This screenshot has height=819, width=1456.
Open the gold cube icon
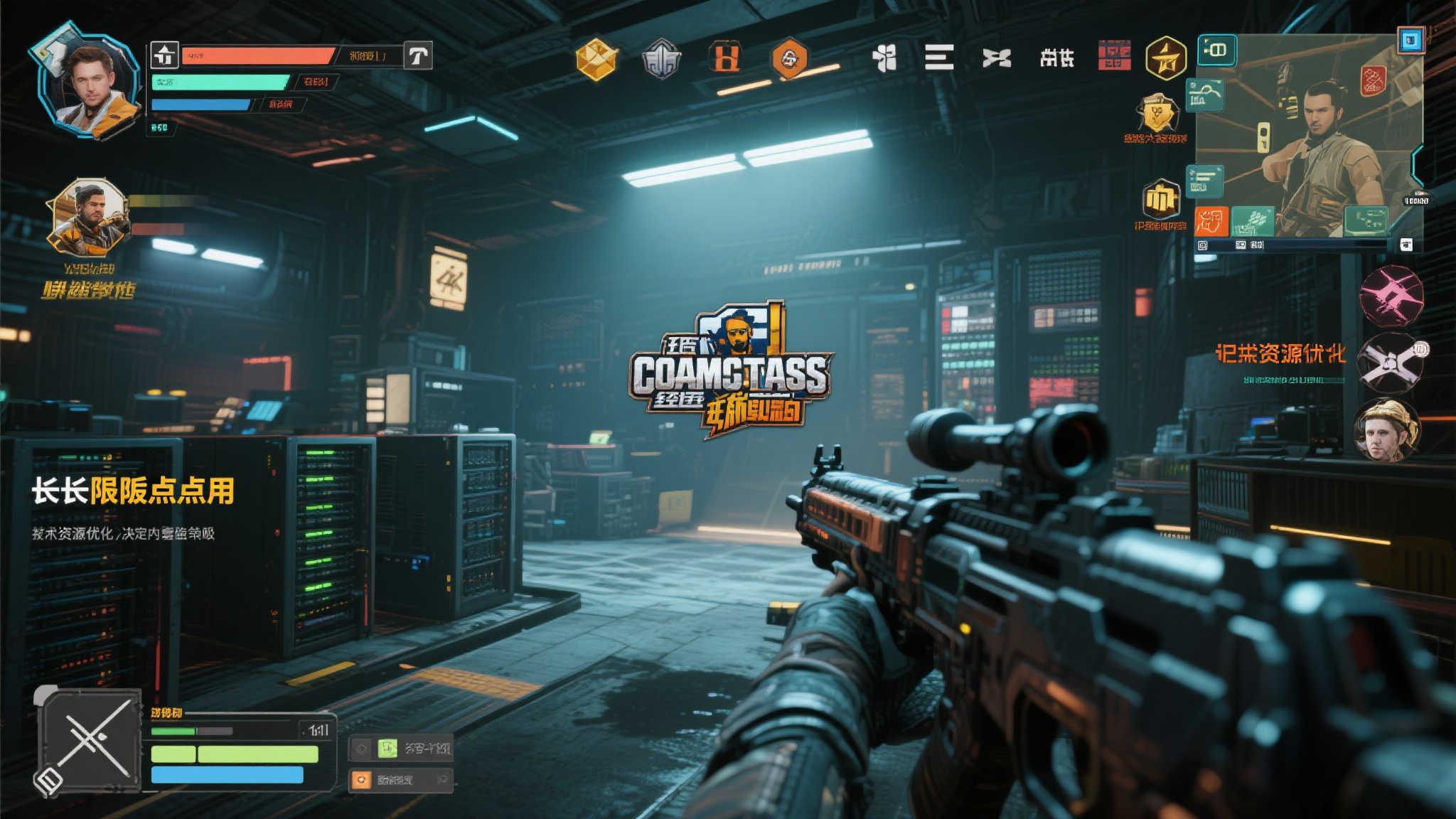[x=596, y=59]
